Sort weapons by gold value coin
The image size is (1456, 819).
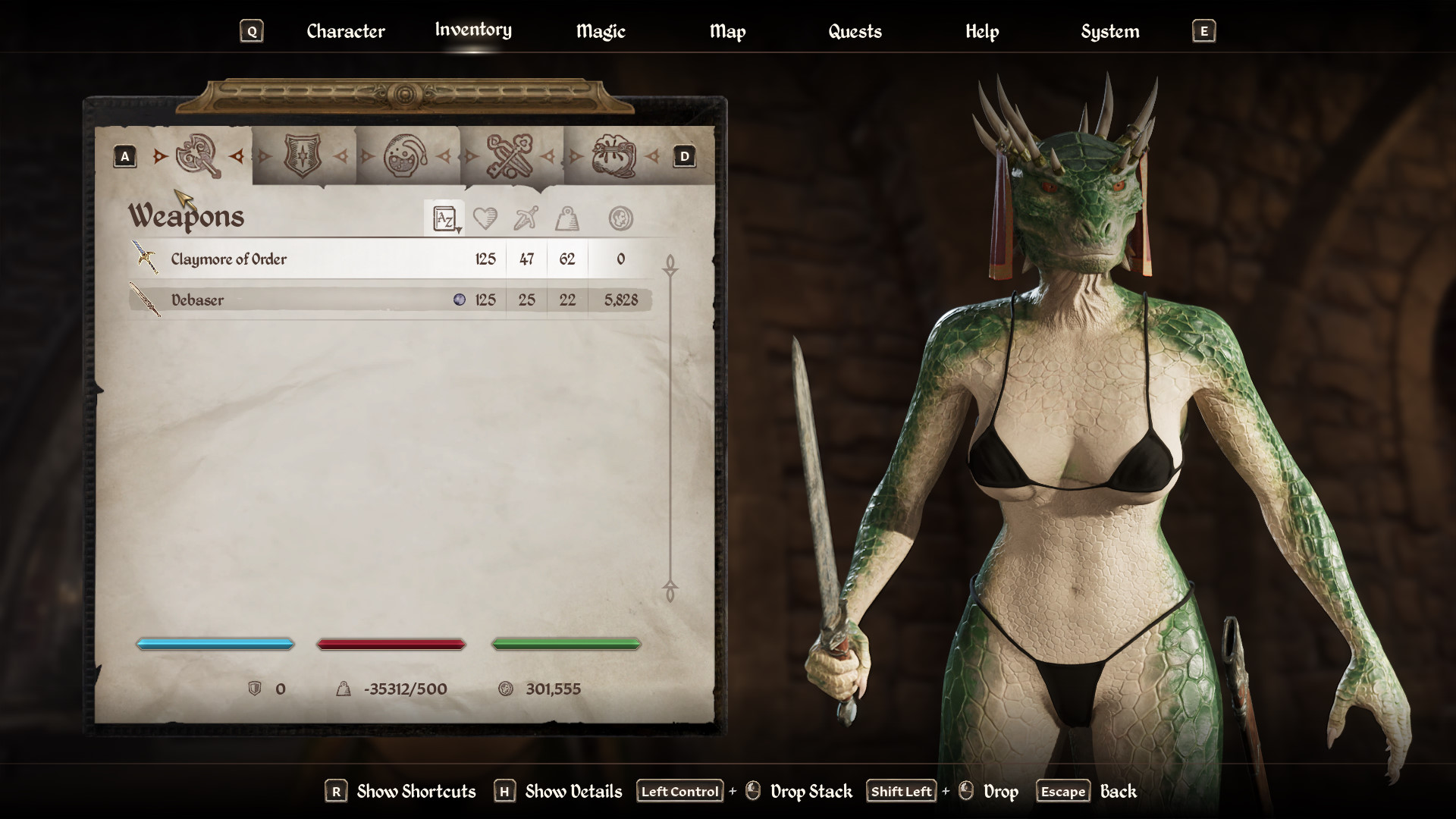coord(620,219)
